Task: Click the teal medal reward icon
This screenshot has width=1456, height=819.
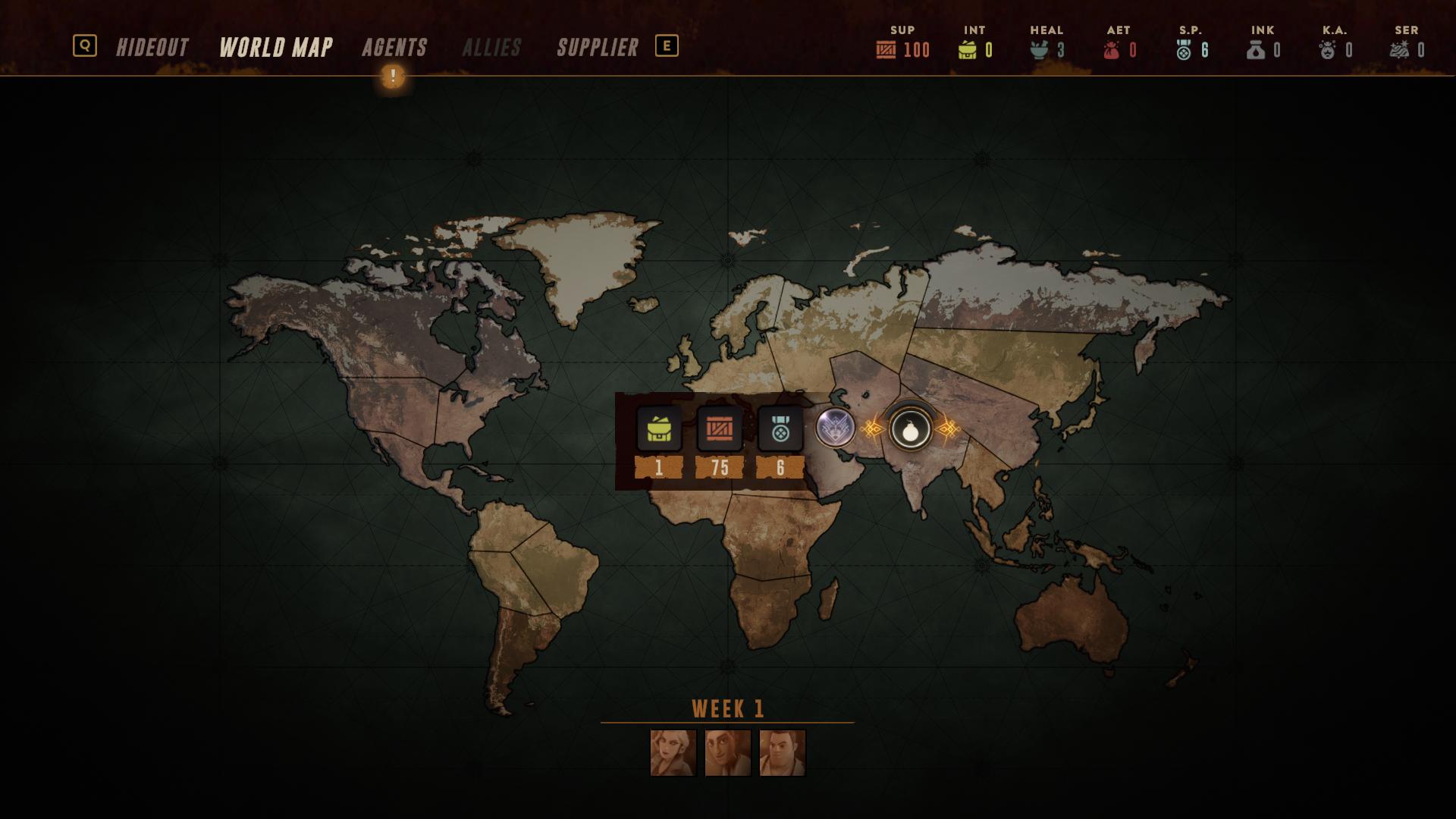Action: click(x=780, y=429)
